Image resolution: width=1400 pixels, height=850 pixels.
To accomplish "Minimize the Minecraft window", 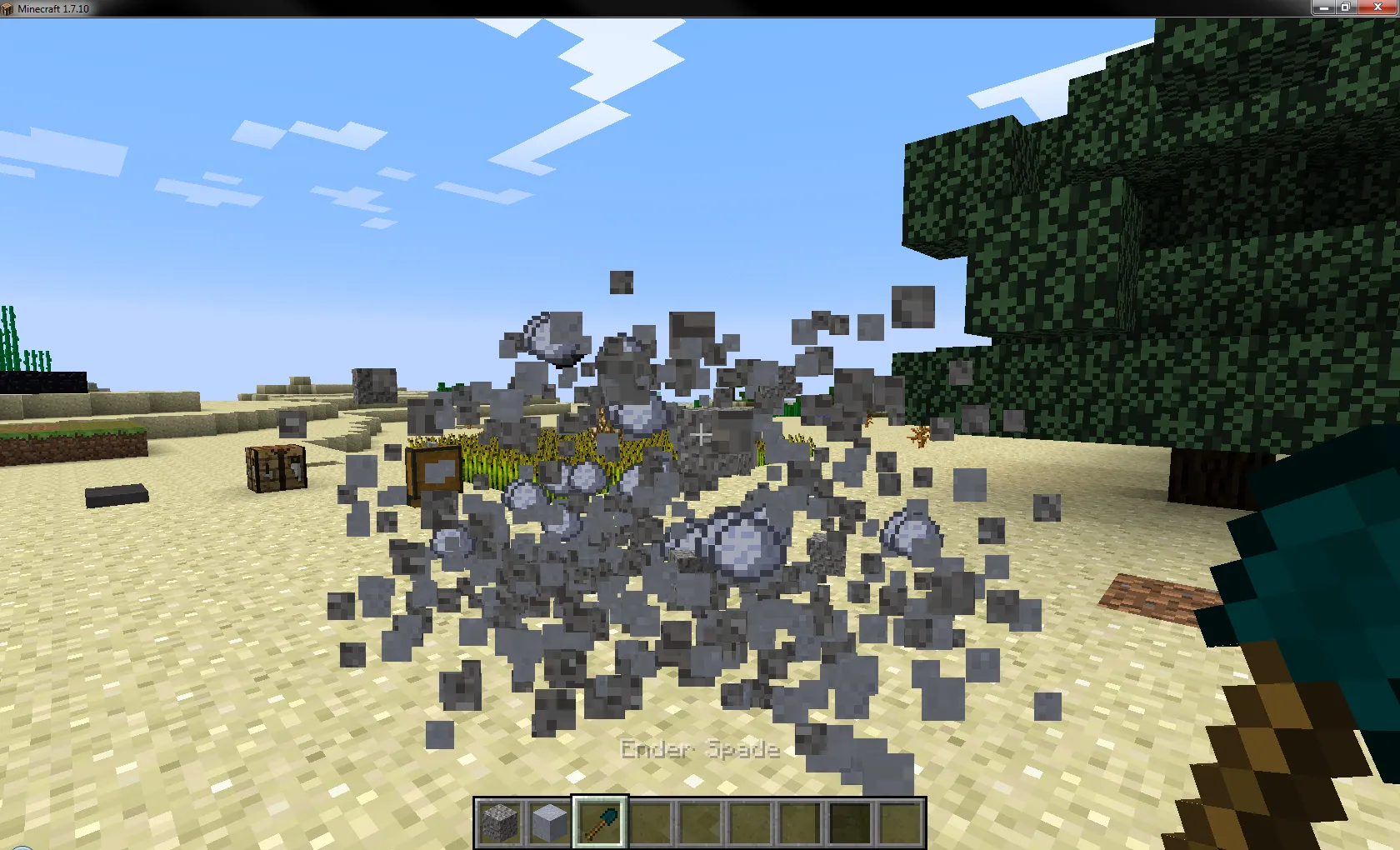I will pyautogui.click(x=1325, y=7).
